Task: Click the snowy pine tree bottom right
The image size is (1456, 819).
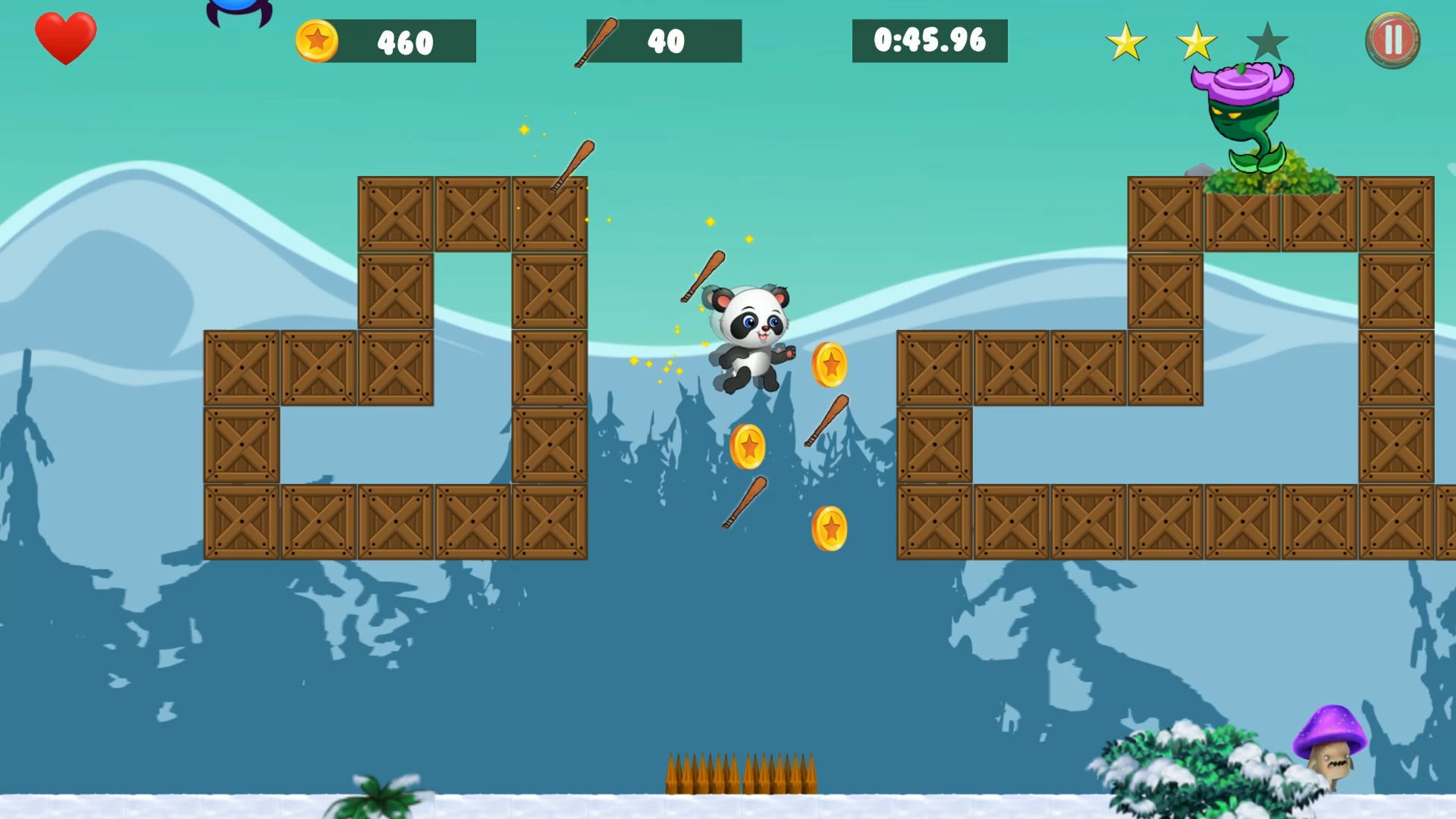Action: (1183, 766)
